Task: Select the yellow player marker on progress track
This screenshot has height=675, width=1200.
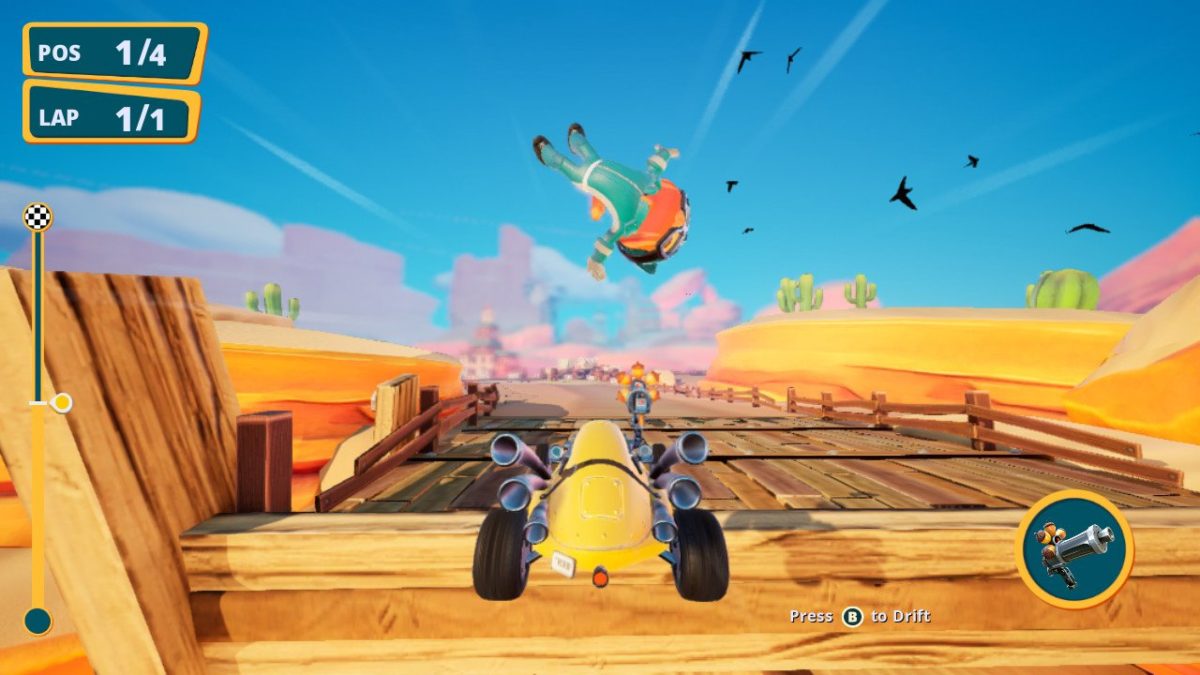Action: pos(61,403)
